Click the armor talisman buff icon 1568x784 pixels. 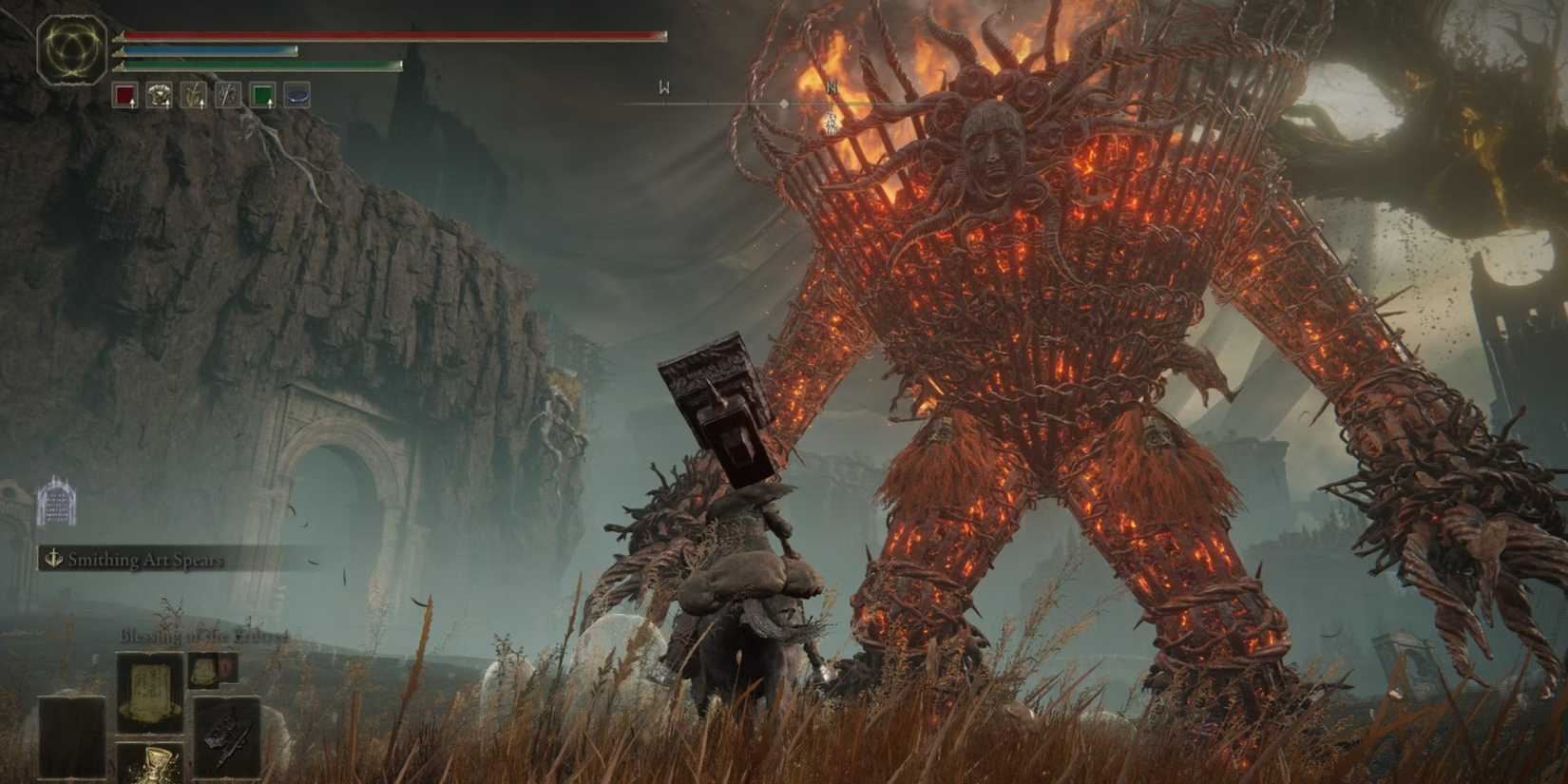coord(159,92)
